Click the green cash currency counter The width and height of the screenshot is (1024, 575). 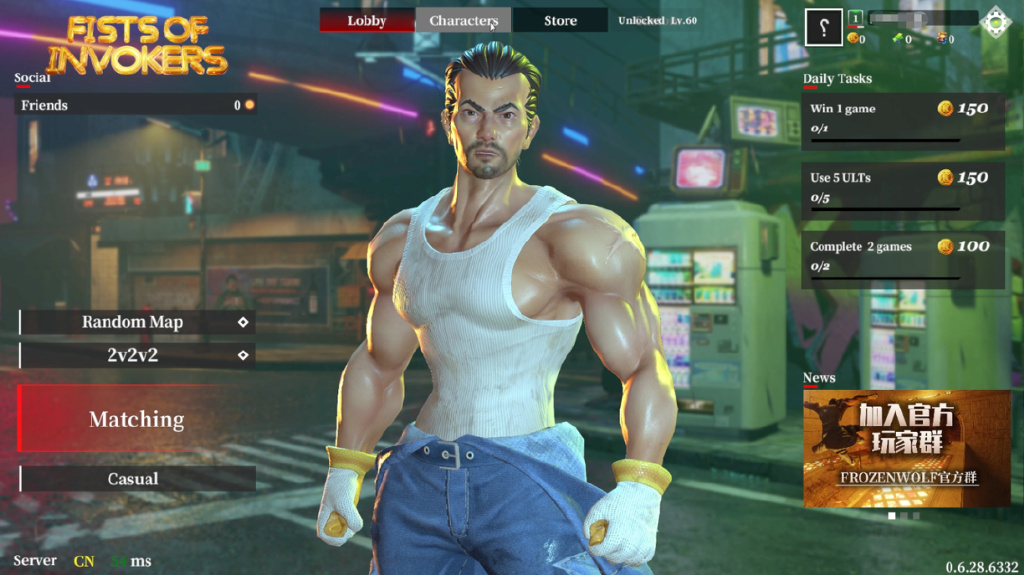tap(901, 39)
